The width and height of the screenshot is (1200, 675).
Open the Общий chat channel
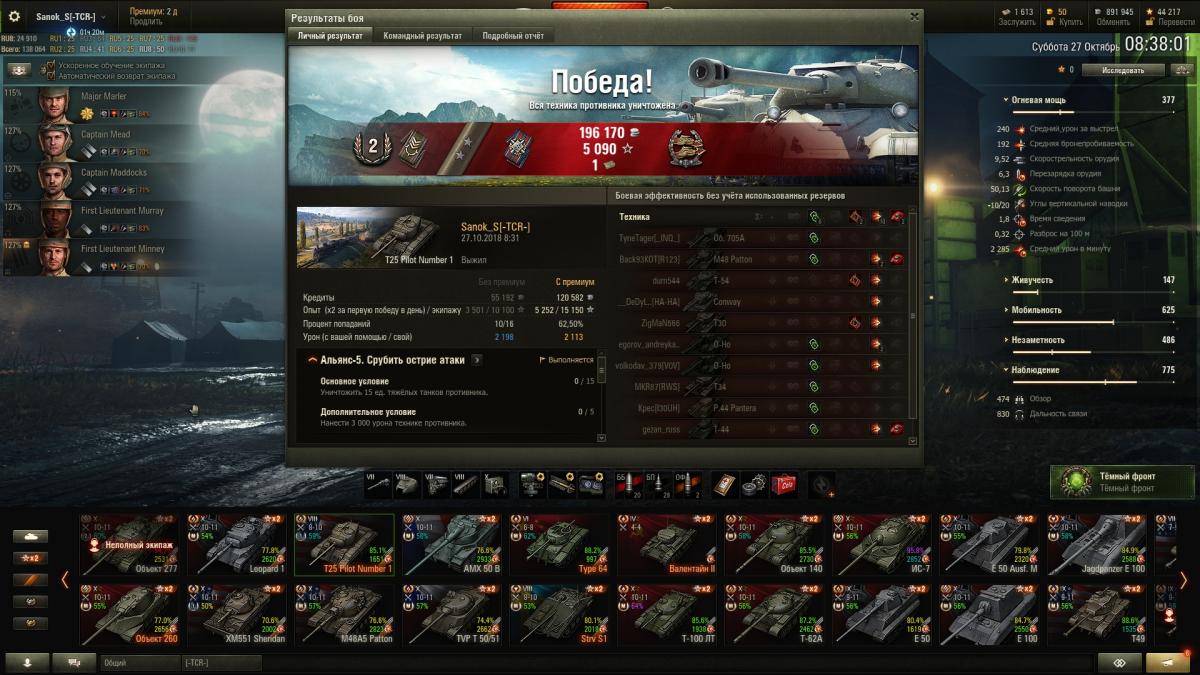click(x=139, y=663)
